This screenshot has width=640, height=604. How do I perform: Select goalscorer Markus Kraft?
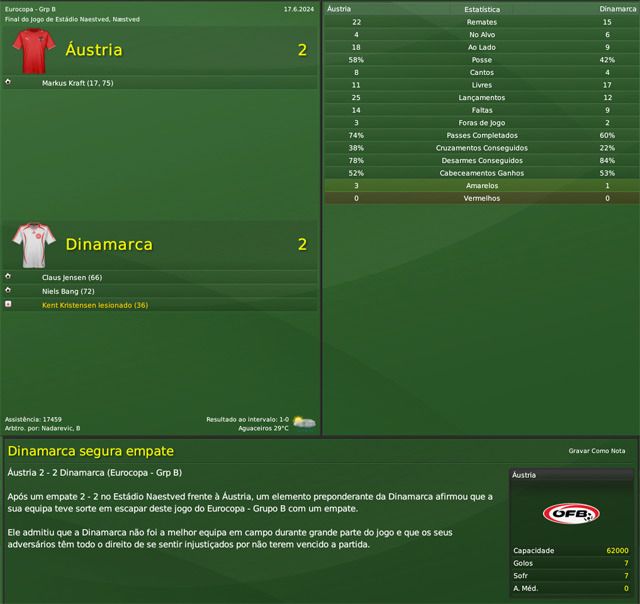point(78,83)
